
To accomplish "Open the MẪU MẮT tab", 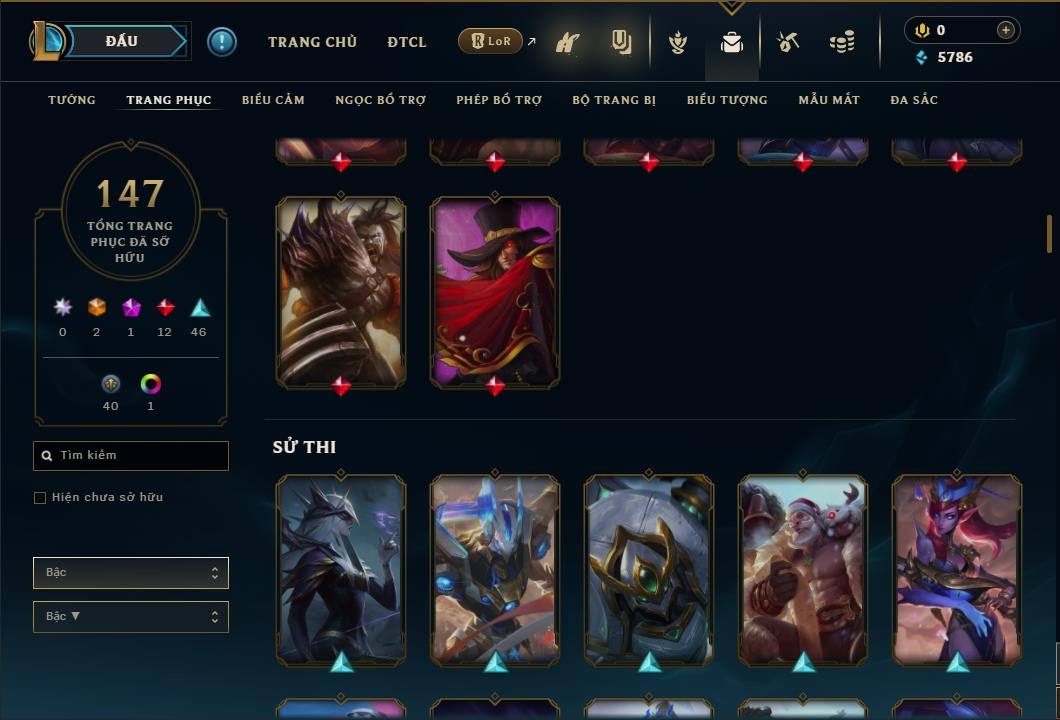I will point(829,100).
